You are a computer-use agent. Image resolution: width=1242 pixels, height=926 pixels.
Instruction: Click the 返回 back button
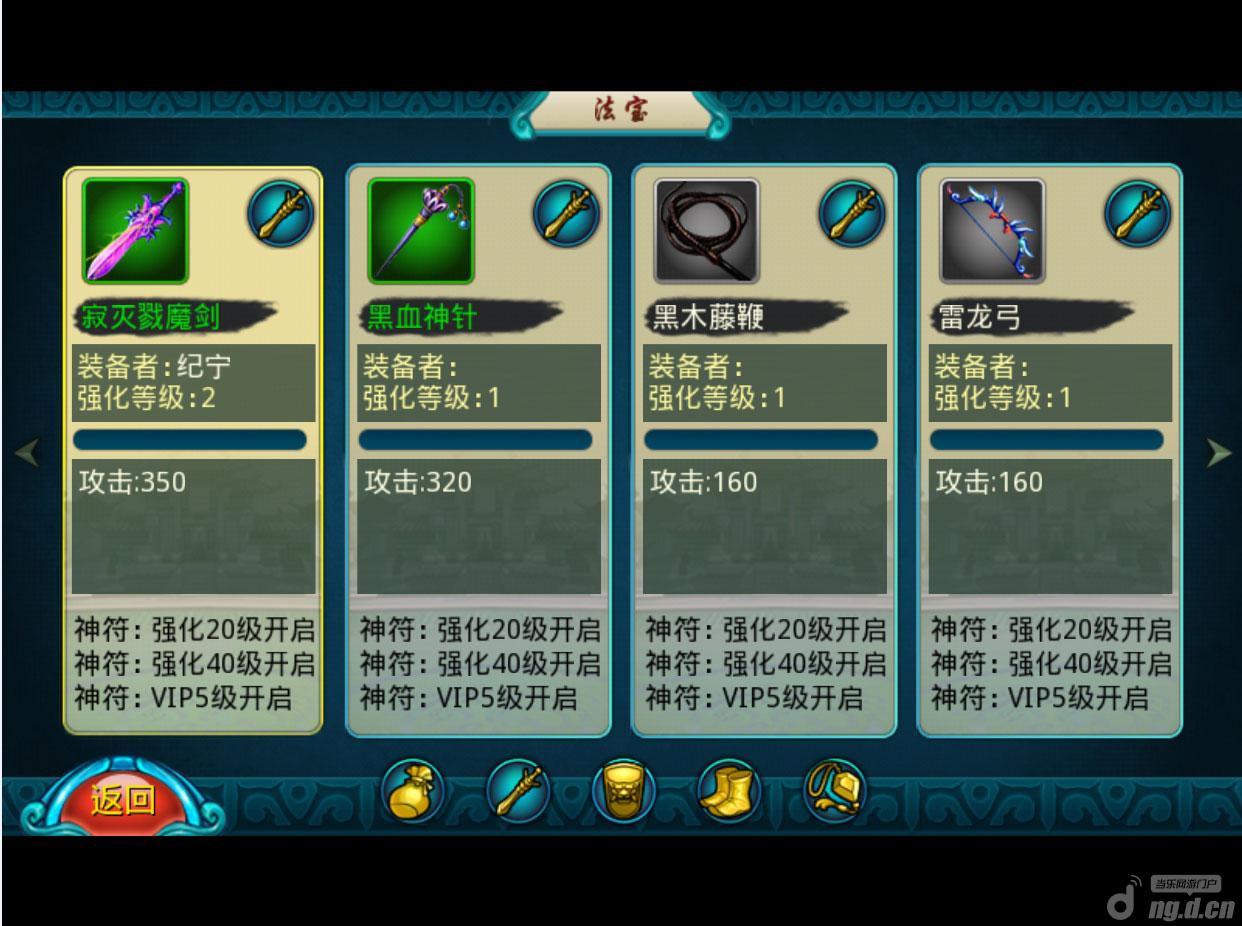pos(123,801)
